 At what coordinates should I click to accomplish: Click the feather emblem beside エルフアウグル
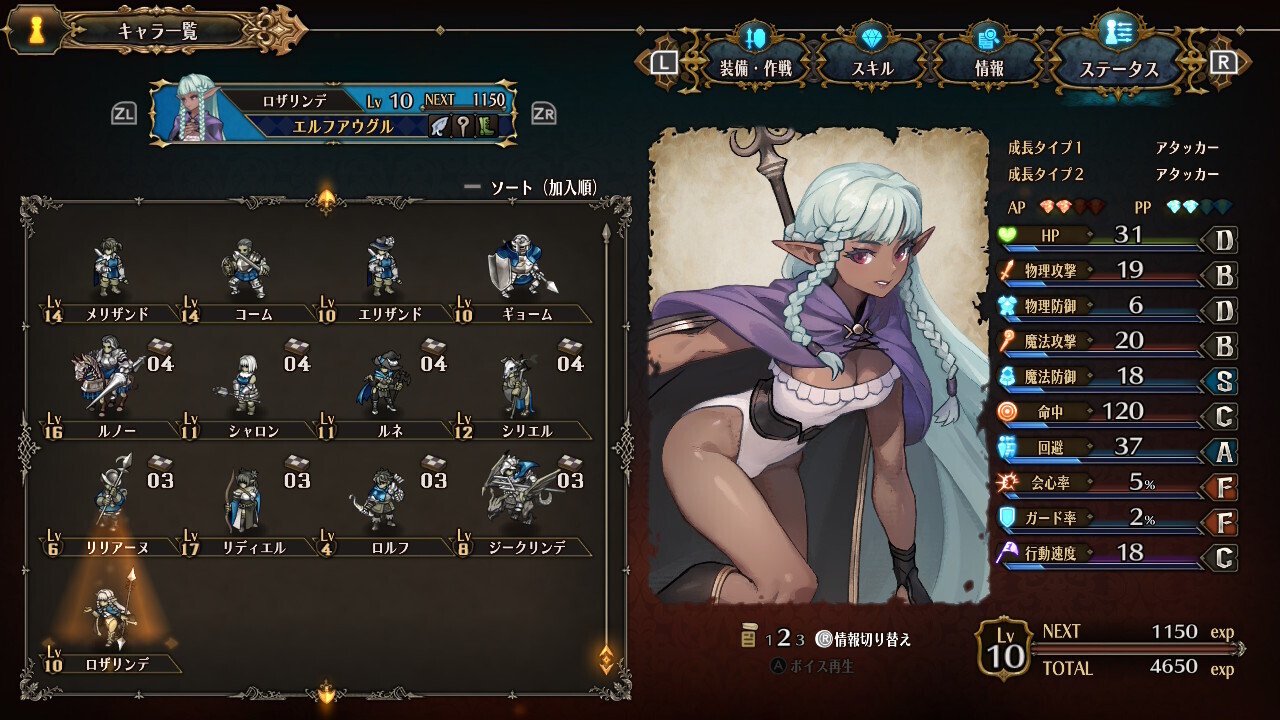439,125
